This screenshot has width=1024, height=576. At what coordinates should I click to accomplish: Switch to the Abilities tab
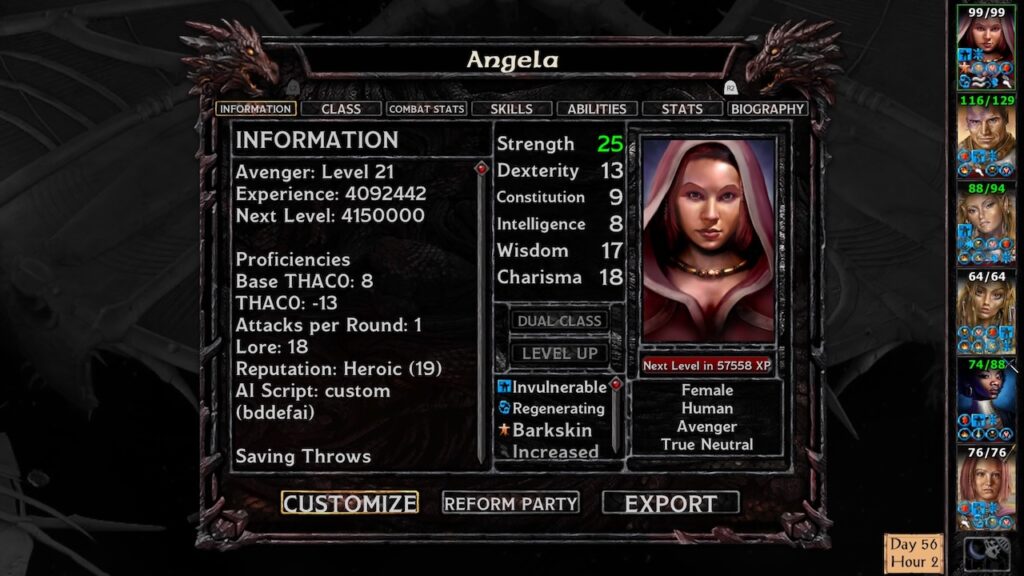597,109
